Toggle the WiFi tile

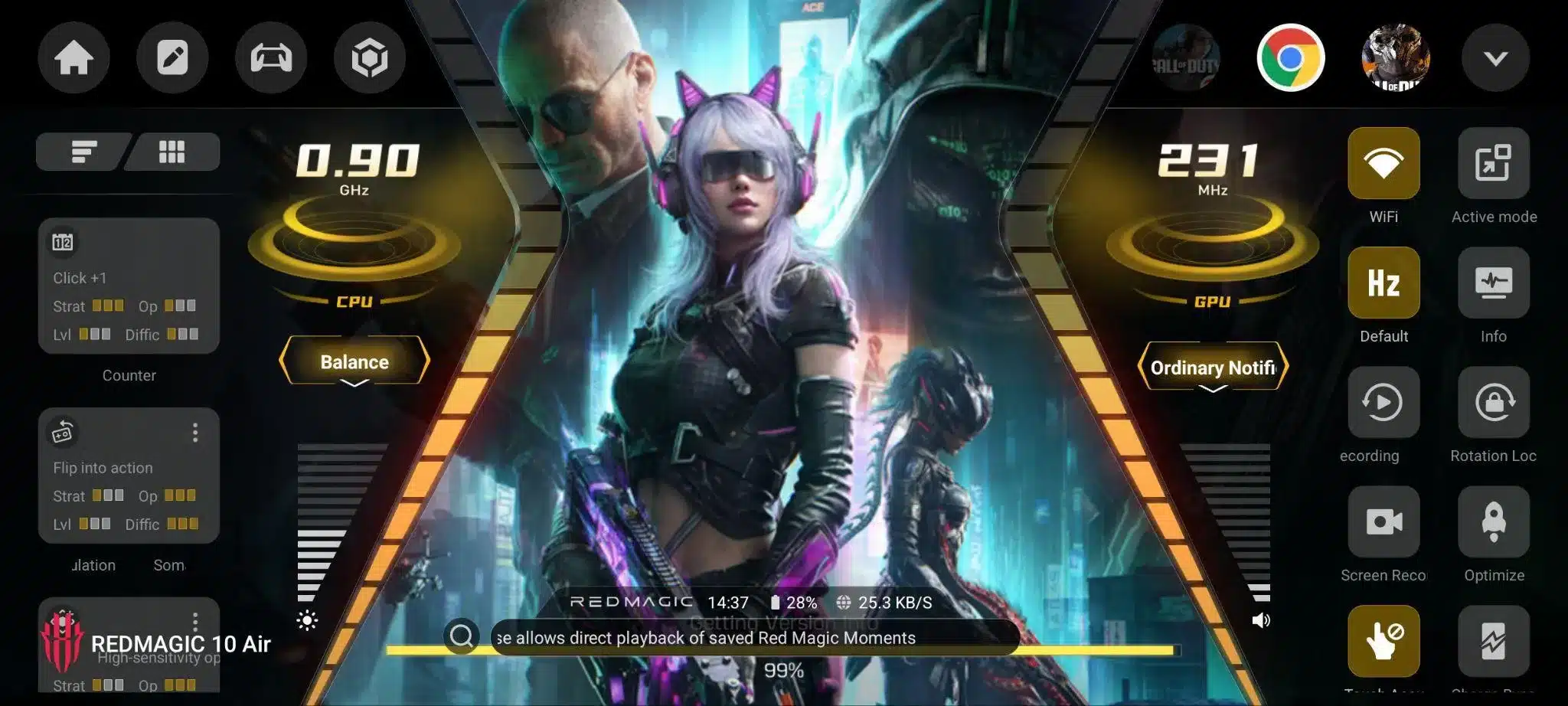pos(1383,163)
